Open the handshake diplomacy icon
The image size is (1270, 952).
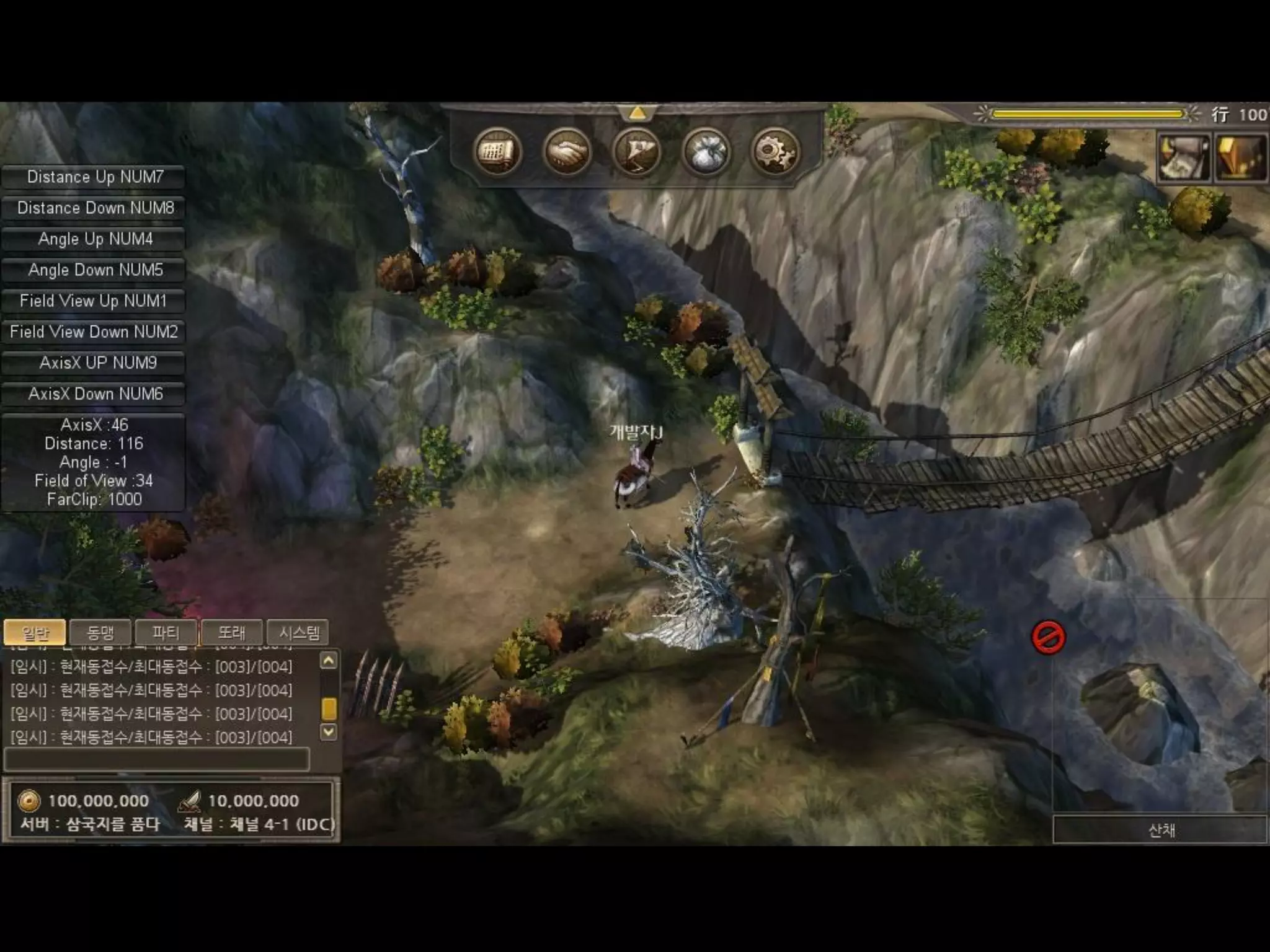coord(566,152)
